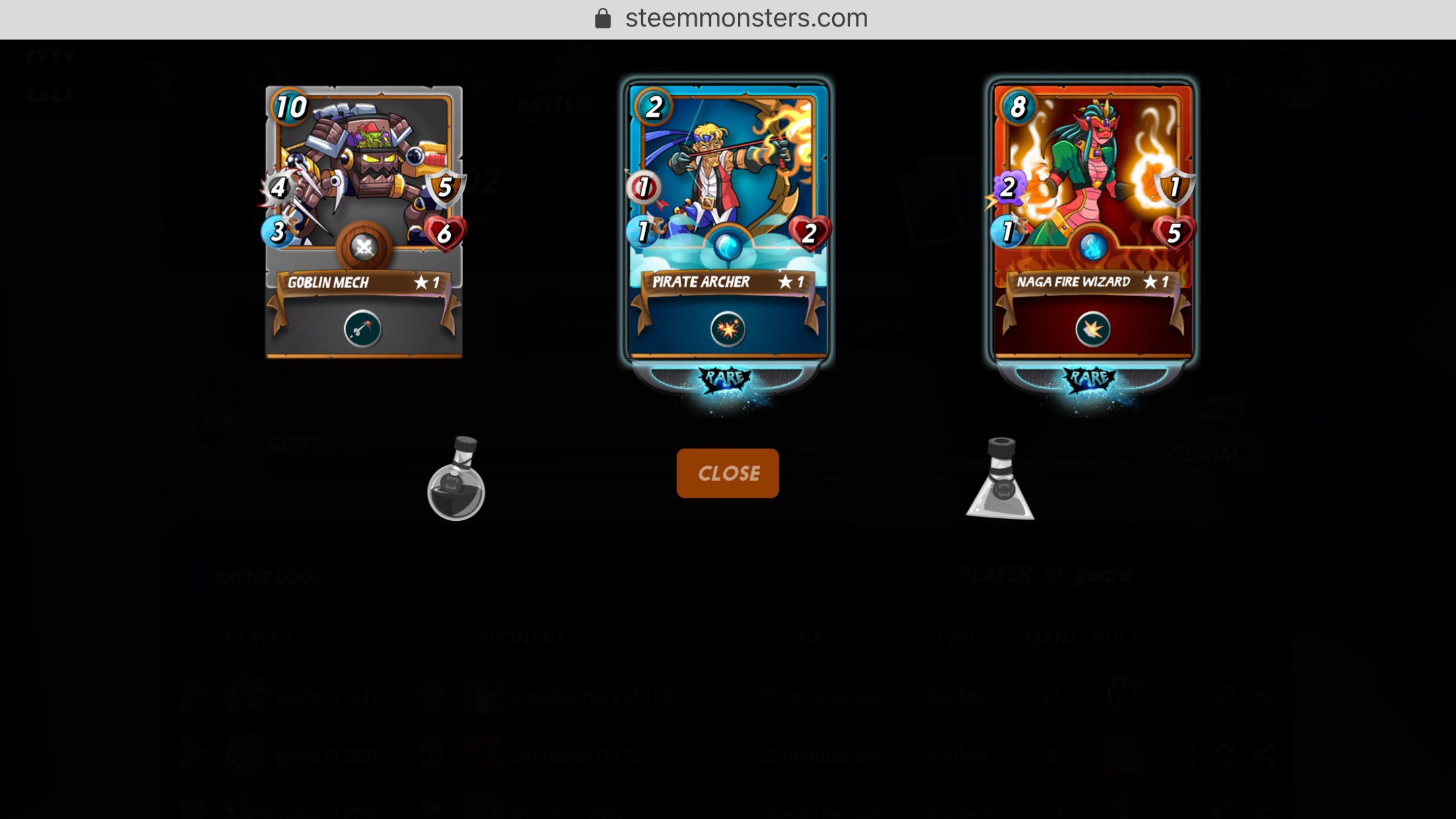Tap the Pirate Archer blast ability icon
Image resolution: width=1456 pixels, height=819 pixels.
[x=728, y=328]
